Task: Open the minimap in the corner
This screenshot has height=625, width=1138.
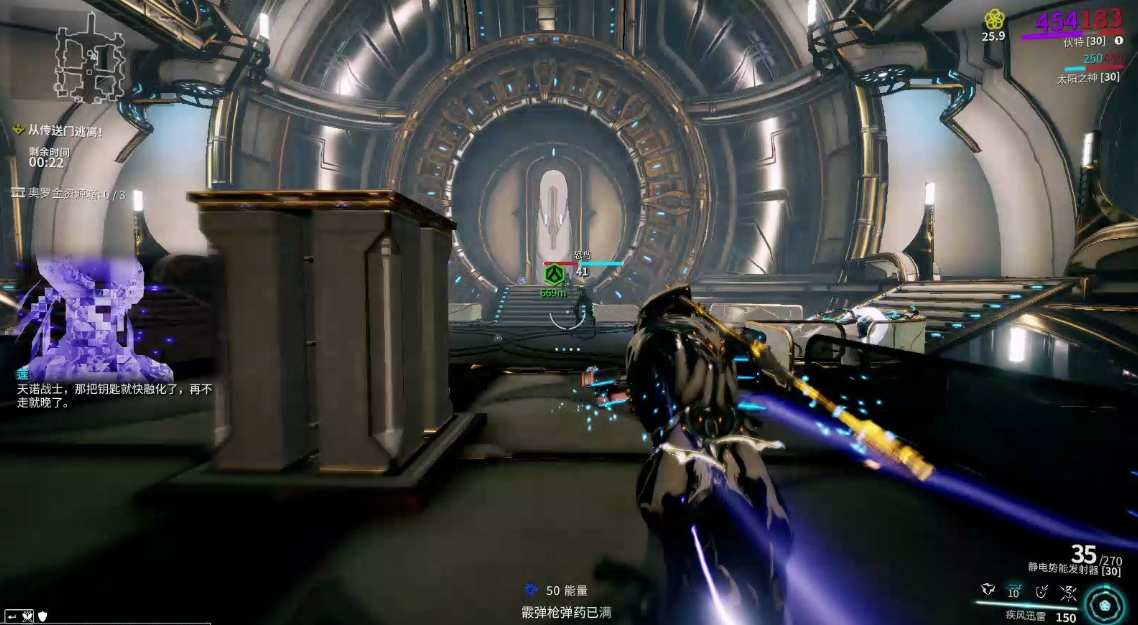Action: click(89, 62)
